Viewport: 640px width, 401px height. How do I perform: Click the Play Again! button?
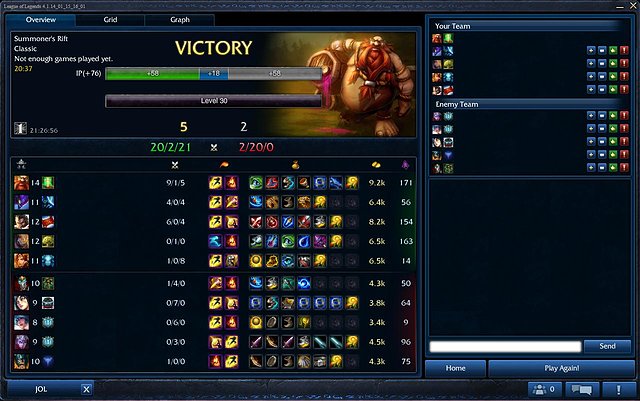tap(560, 368)
